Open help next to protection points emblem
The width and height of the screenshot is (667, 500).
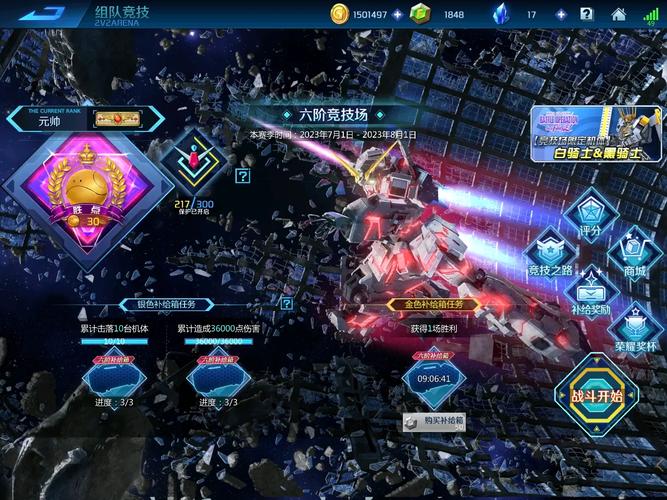pyautogui.click(x=242, y=176)
